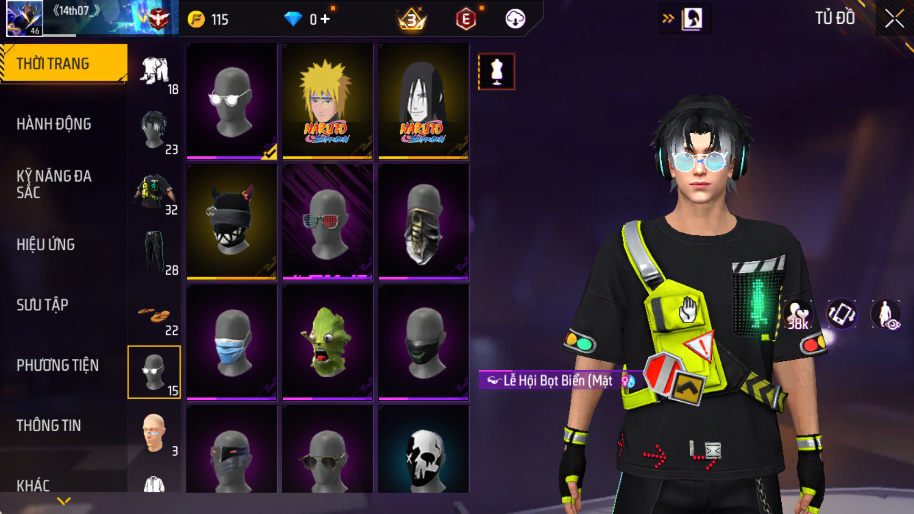This screenshot has width=914, height=514.
Task: Open the shirts subcategory with count 32
Action: 154,192
